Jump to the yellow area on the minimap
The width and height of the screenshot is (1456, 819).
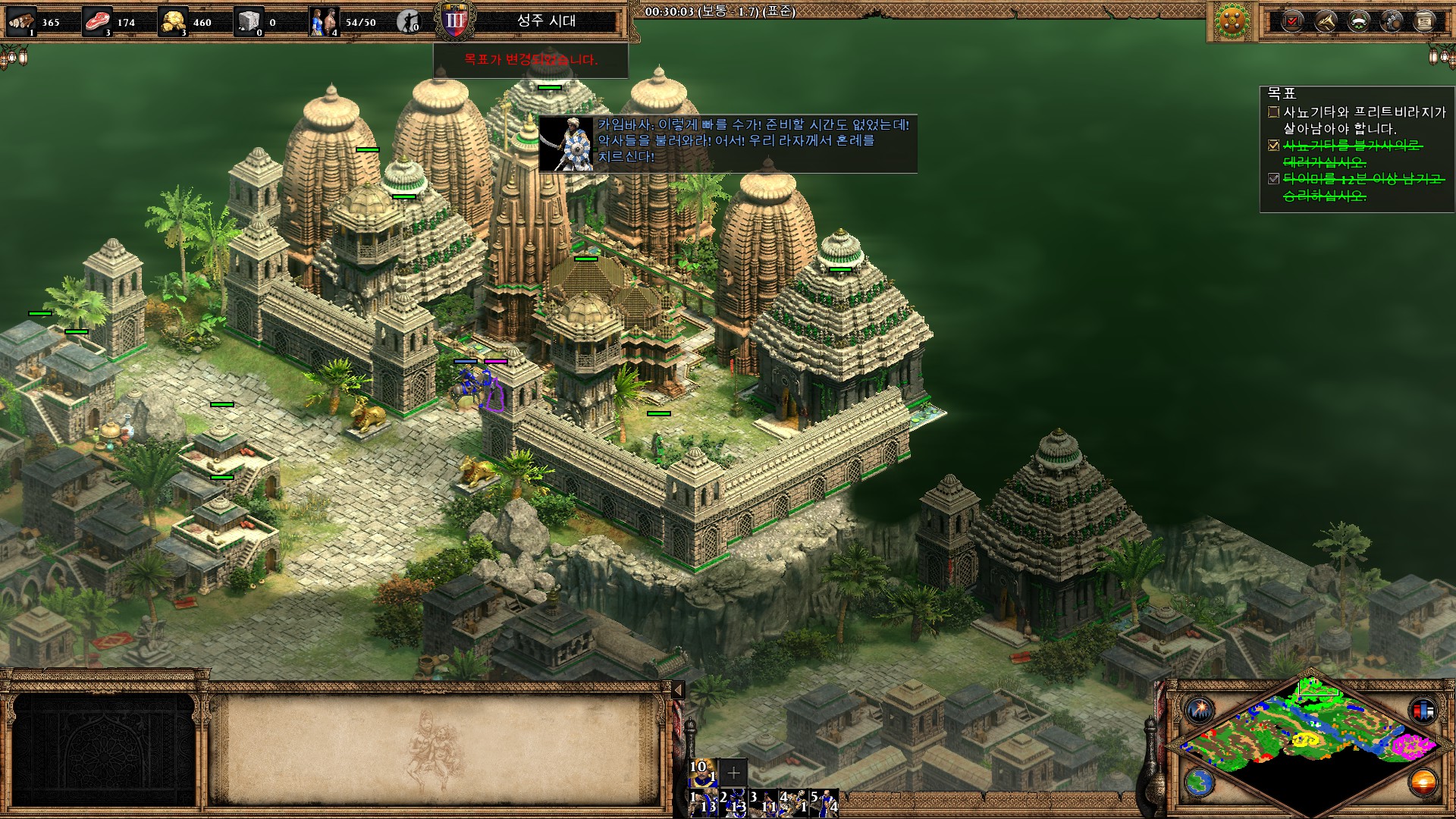[x=1304, y=739]
